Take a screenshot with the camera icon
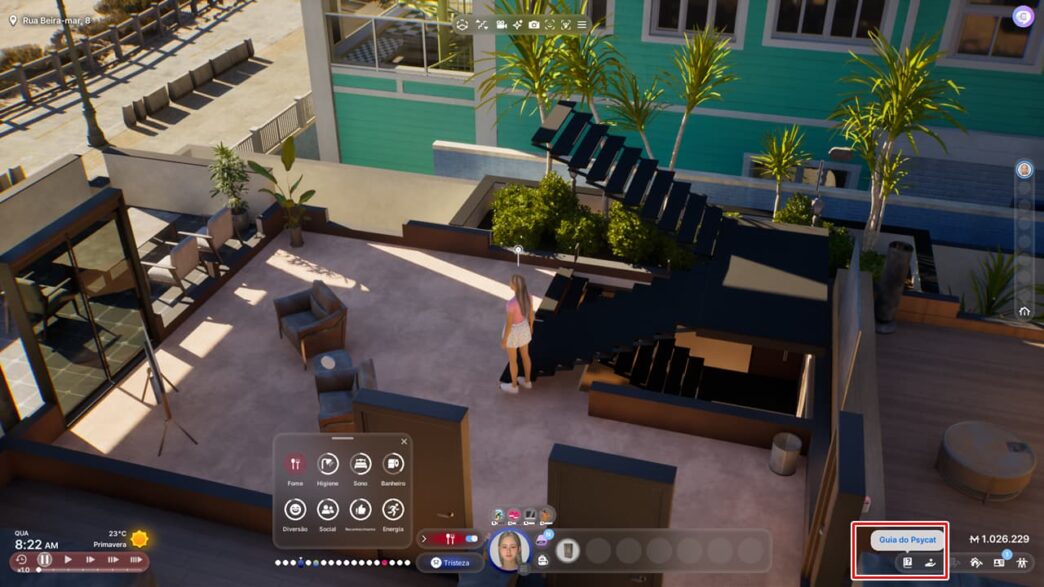This screenshot has width=1044, height=587. [534, 24]
